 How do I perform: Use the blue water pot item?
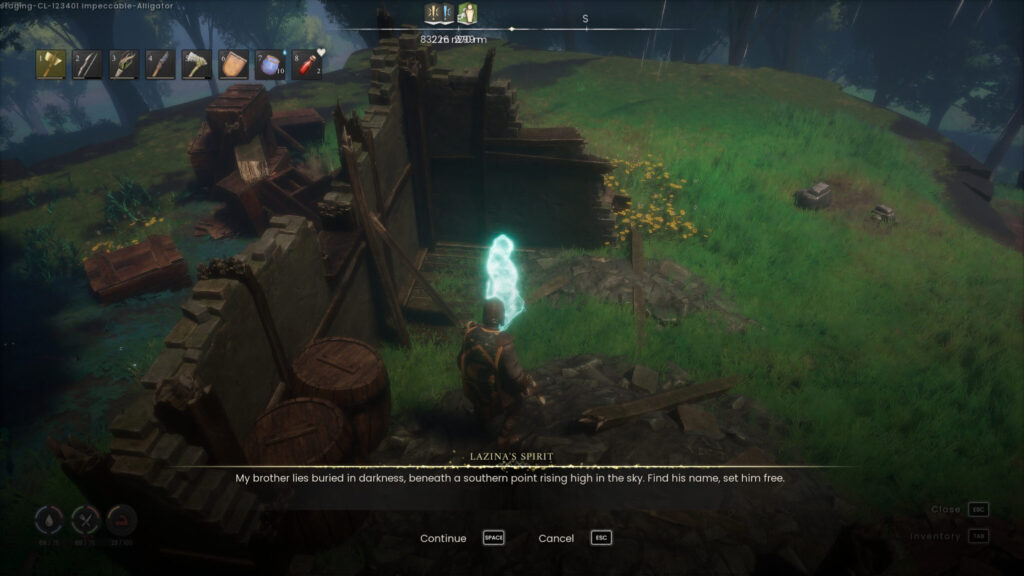[x=269, y=65]
